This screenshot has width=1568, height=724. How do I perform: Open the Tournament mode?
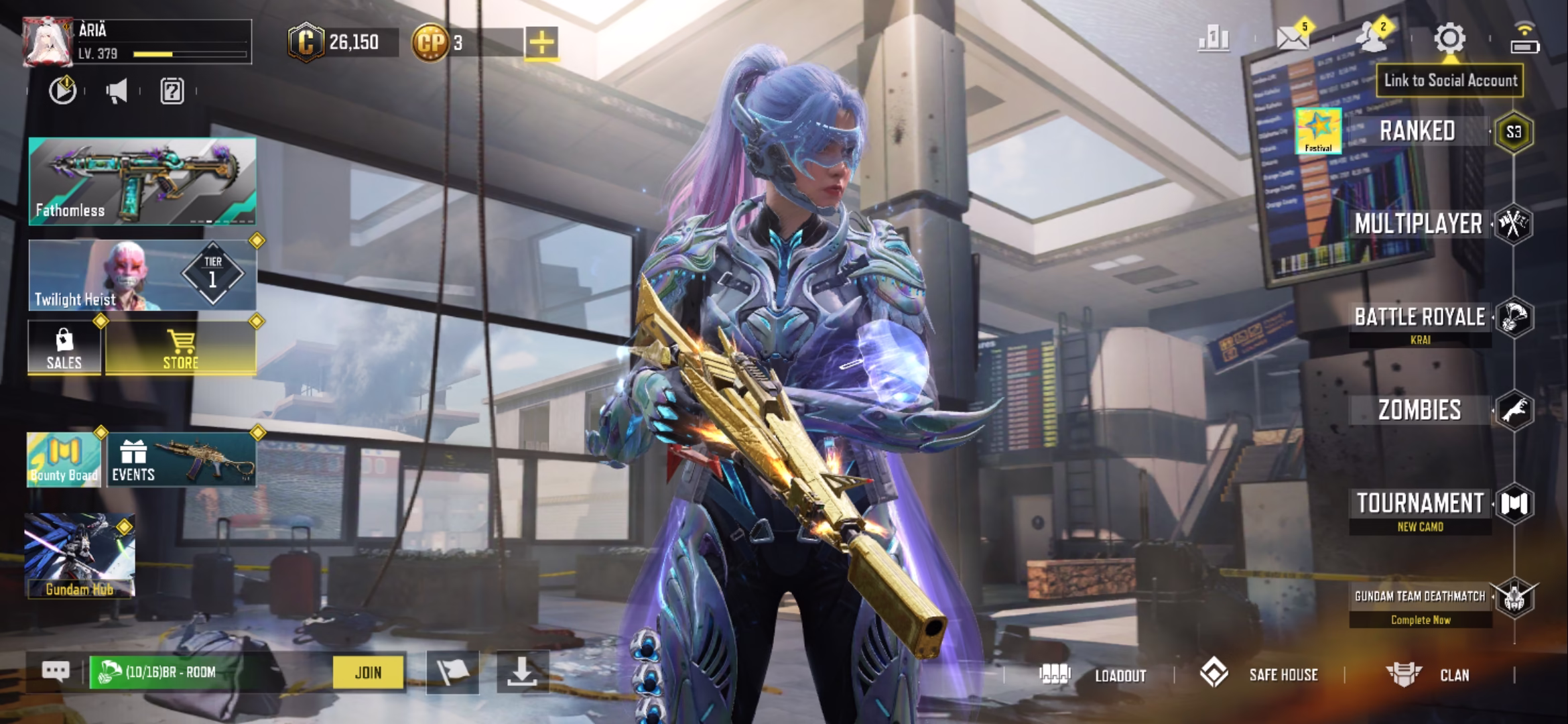point(1419,503)
